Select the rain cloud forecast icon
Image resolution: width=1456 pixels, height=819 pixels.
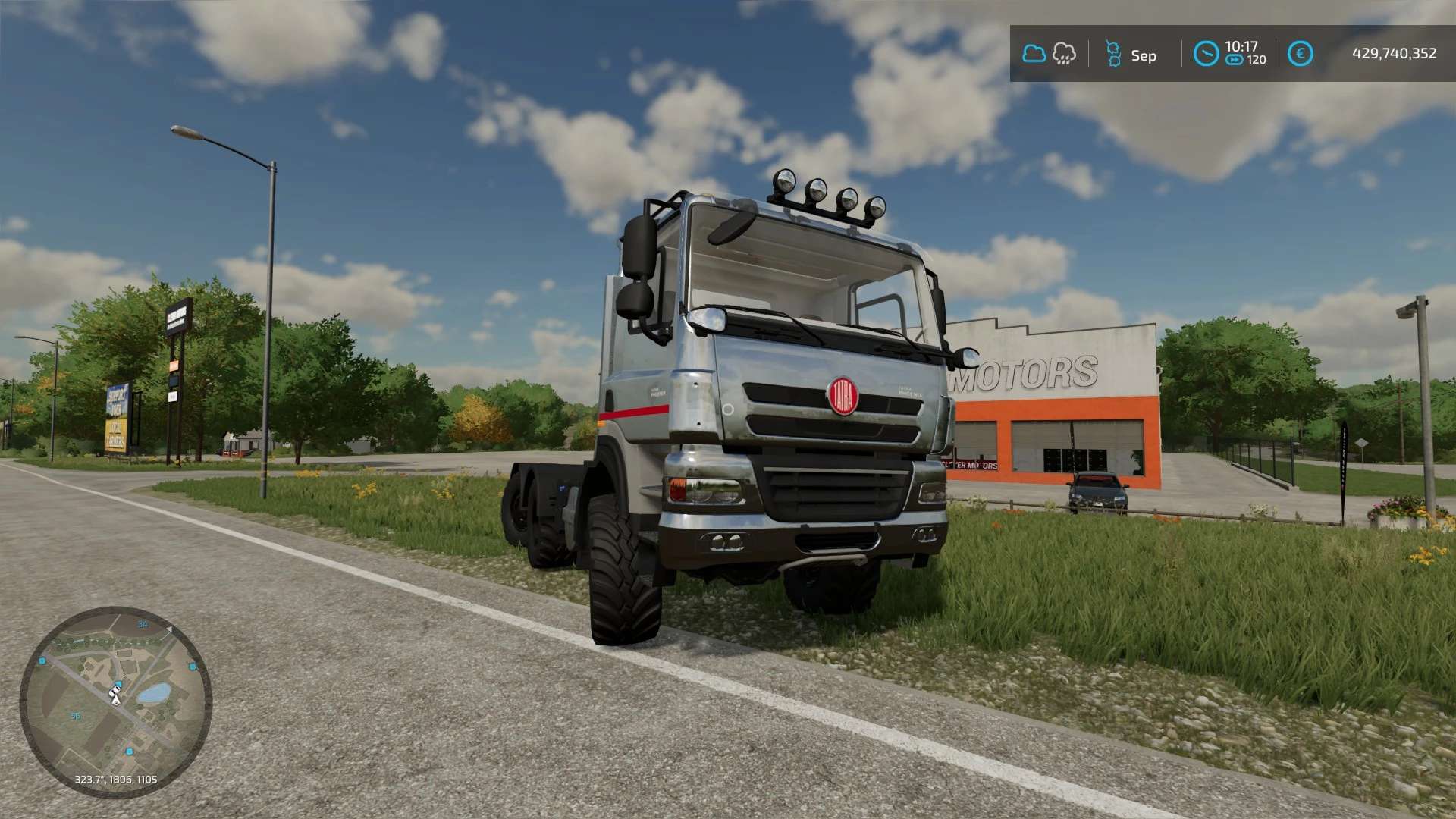coord(1064,54)
